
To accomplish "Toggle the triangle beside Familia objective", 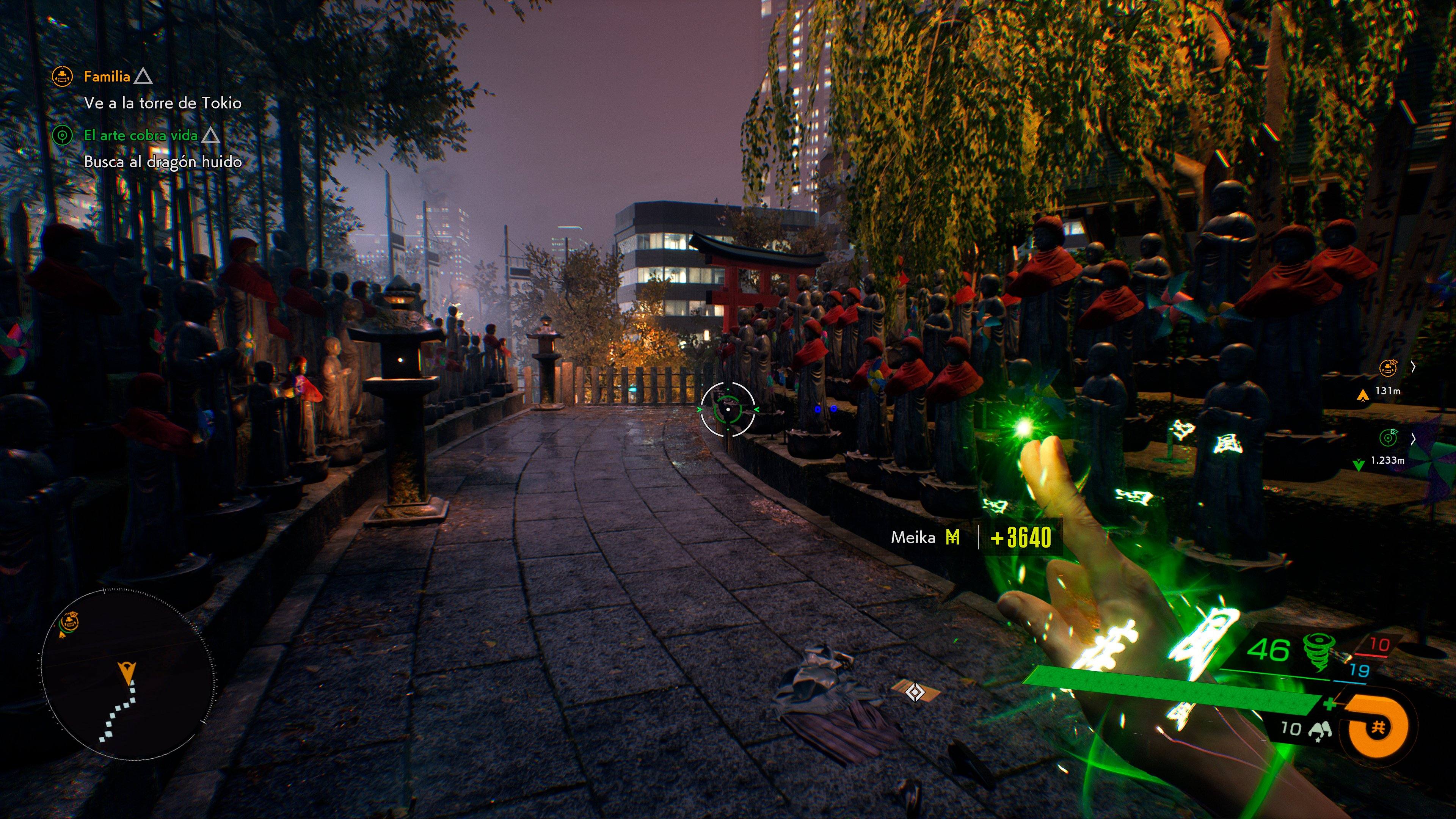I will click(144, 77).
